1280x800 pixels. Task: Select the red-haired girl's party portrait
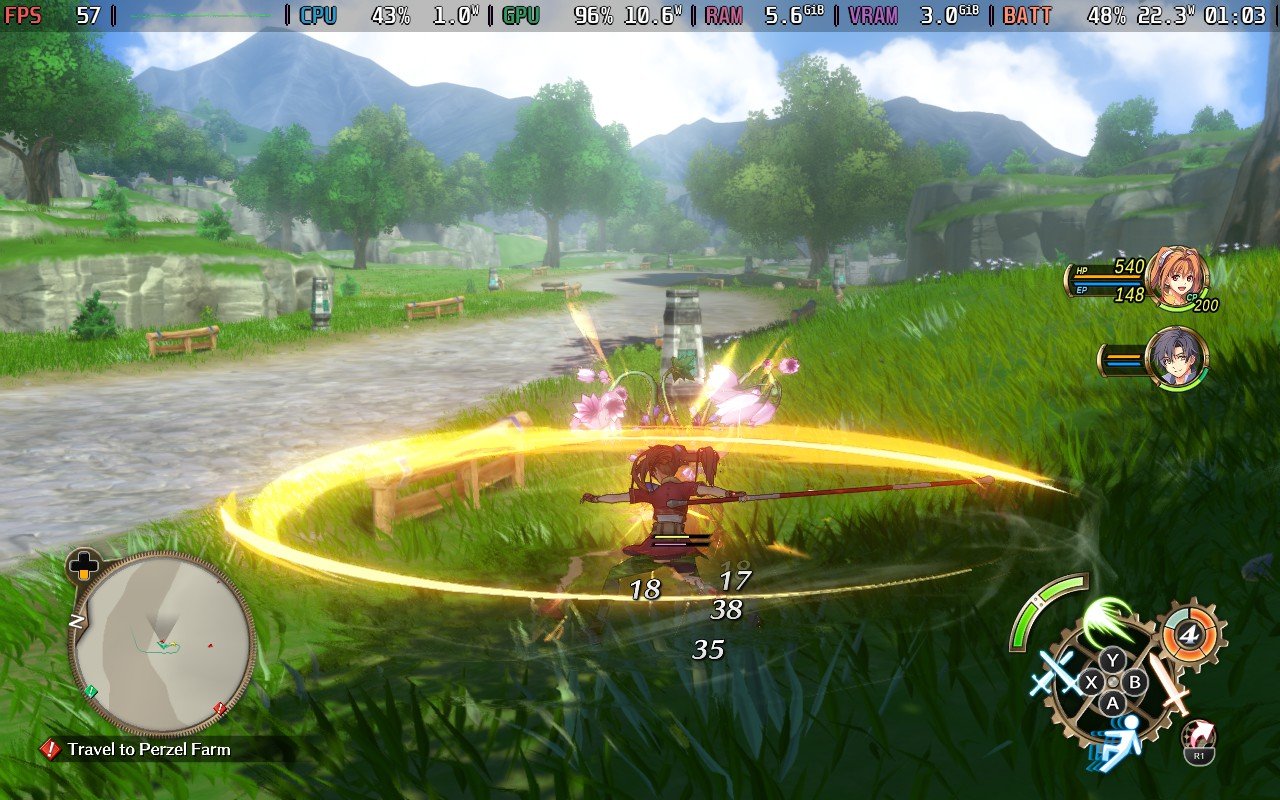pyautogui.click(x=1176, y=276)
